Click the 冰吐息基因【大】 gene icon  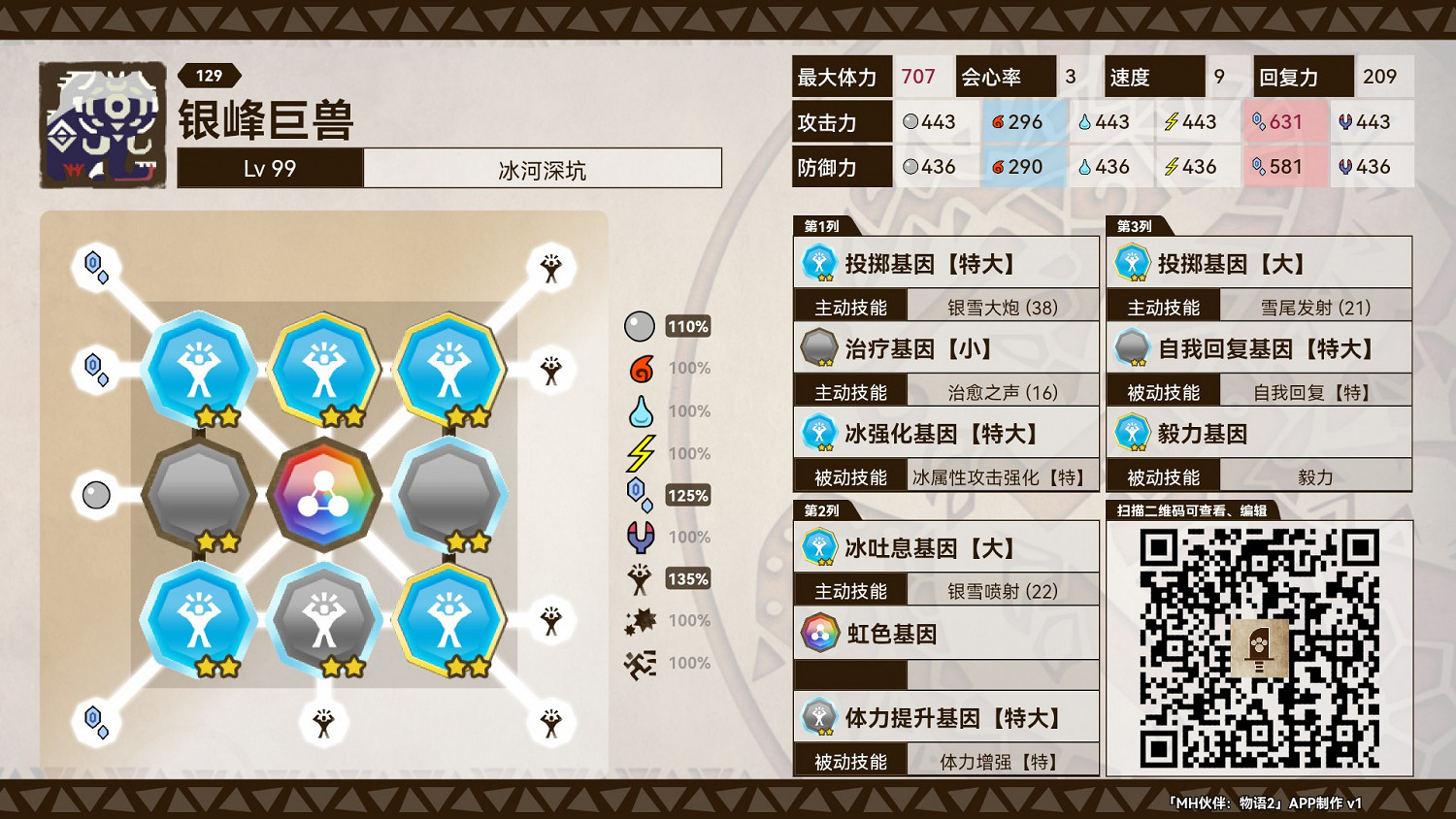[x=820, y=547]
